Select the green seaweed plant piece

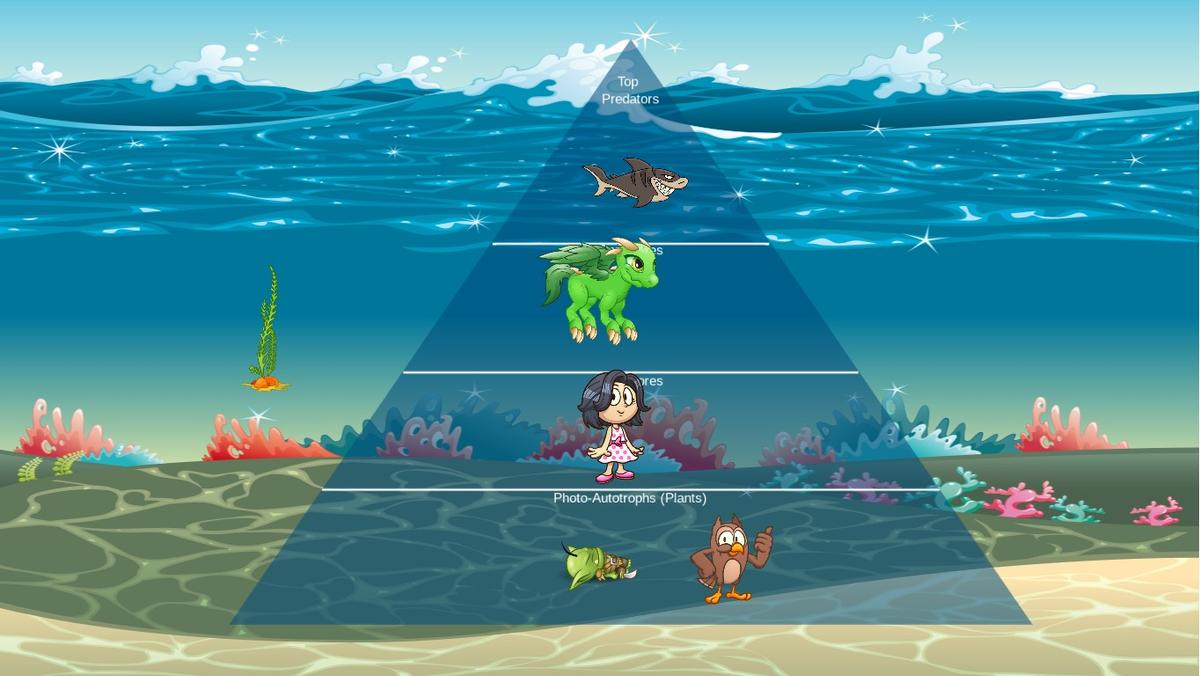point(266,330)
